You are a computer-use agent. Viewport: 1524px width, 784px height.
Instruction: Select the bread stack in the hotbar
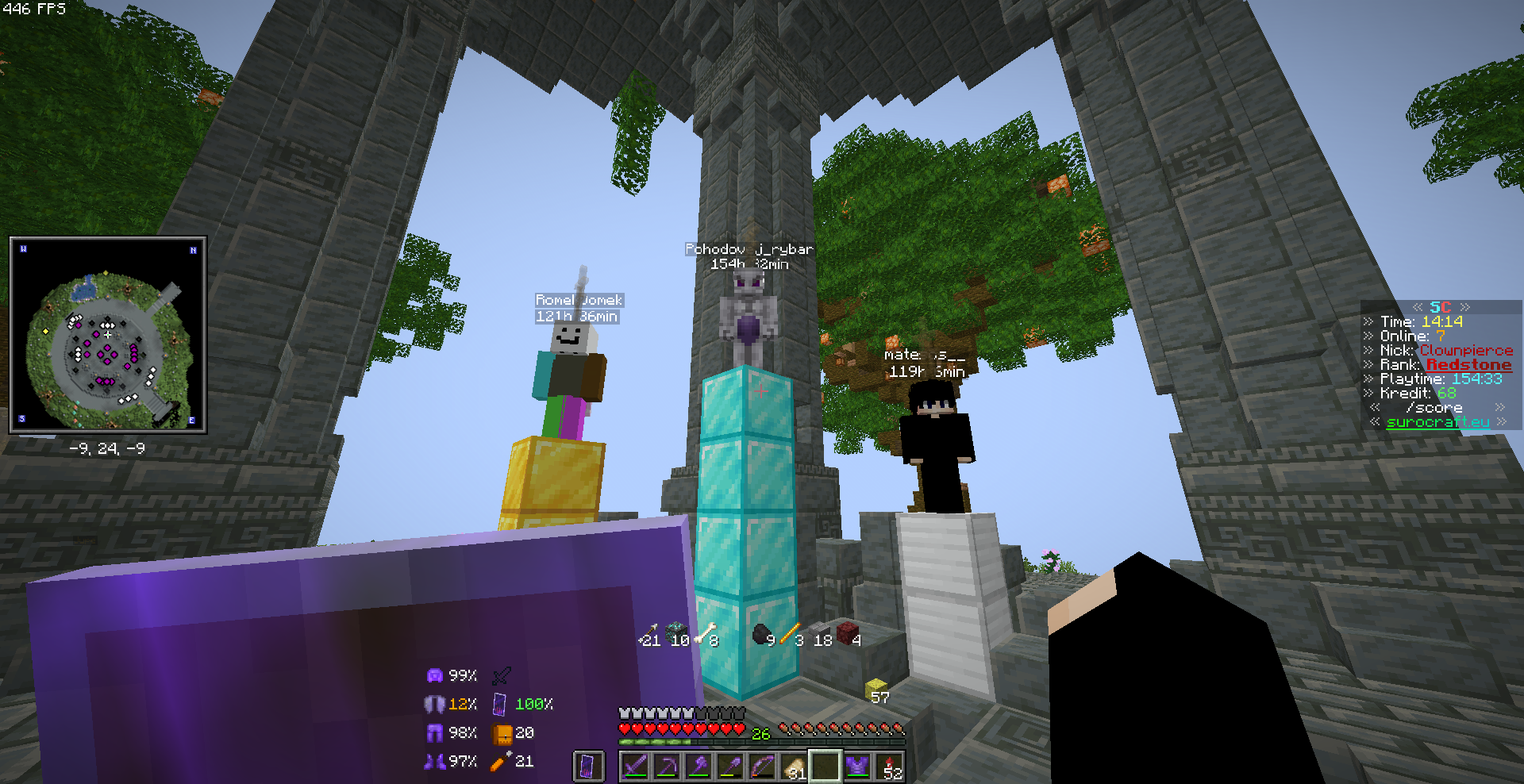click(794, 767)
